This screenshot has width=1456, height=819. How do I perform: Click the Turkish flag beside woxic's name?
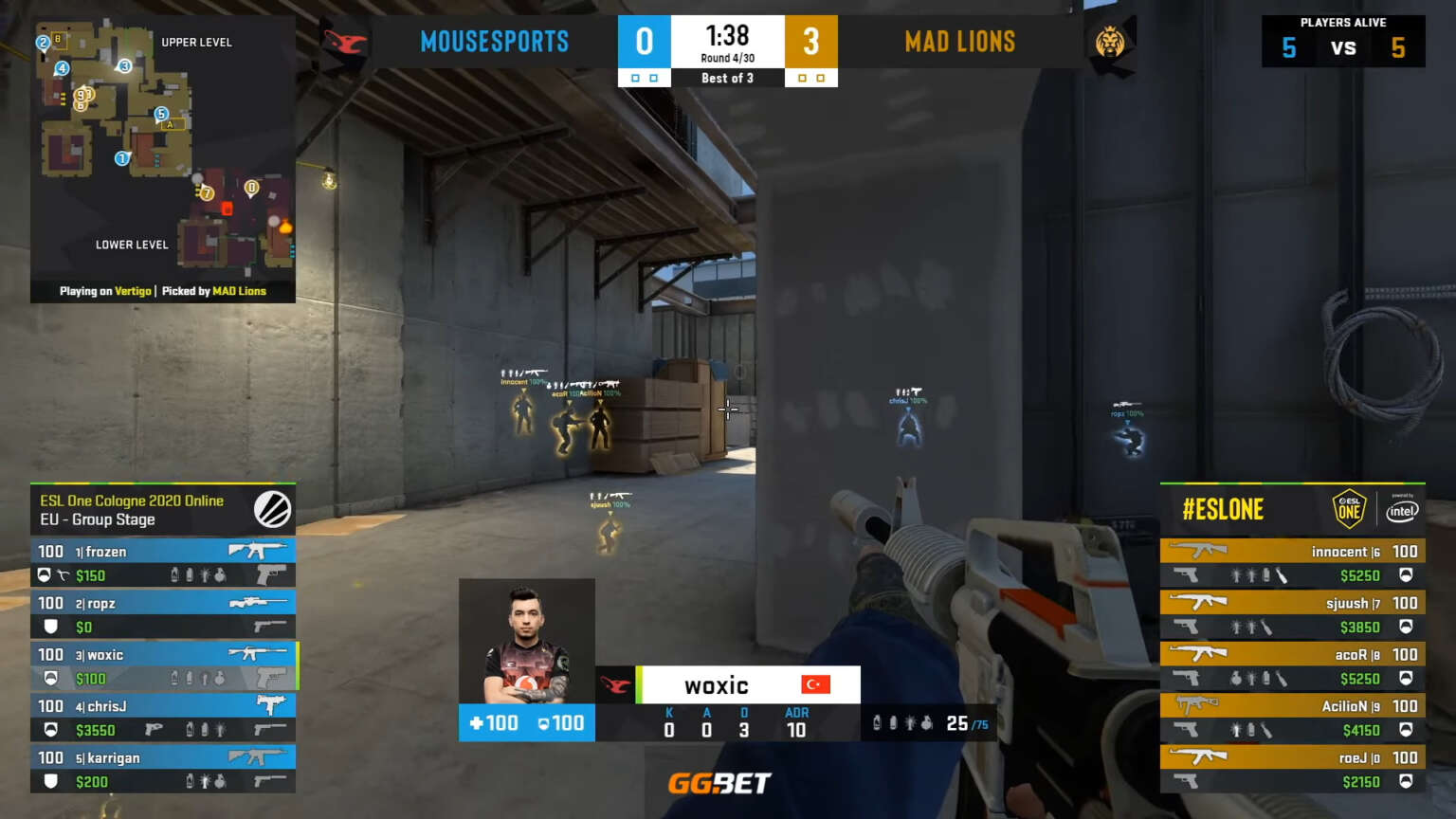[817, 684]
